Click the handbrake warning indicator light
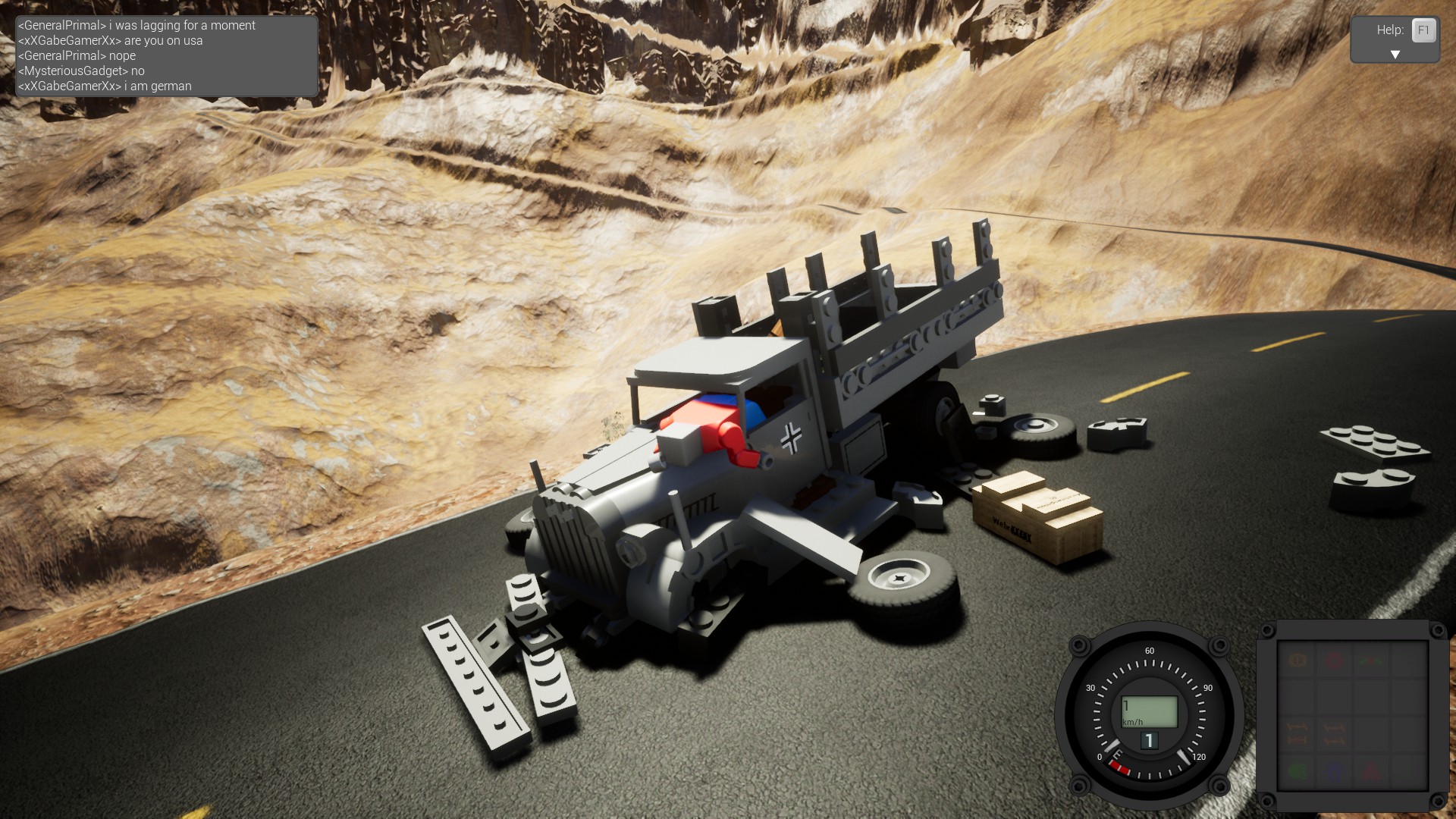Screen dimensions: 1456x819 click(1297, 661)
